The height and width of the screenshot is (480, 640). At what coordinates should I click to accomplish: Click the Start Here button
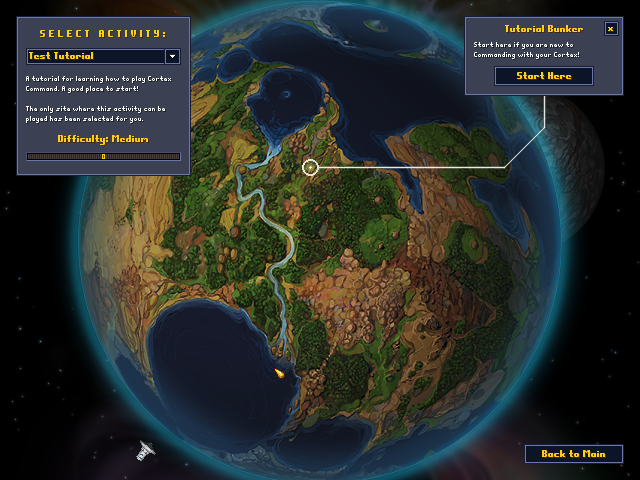[544, 76]
